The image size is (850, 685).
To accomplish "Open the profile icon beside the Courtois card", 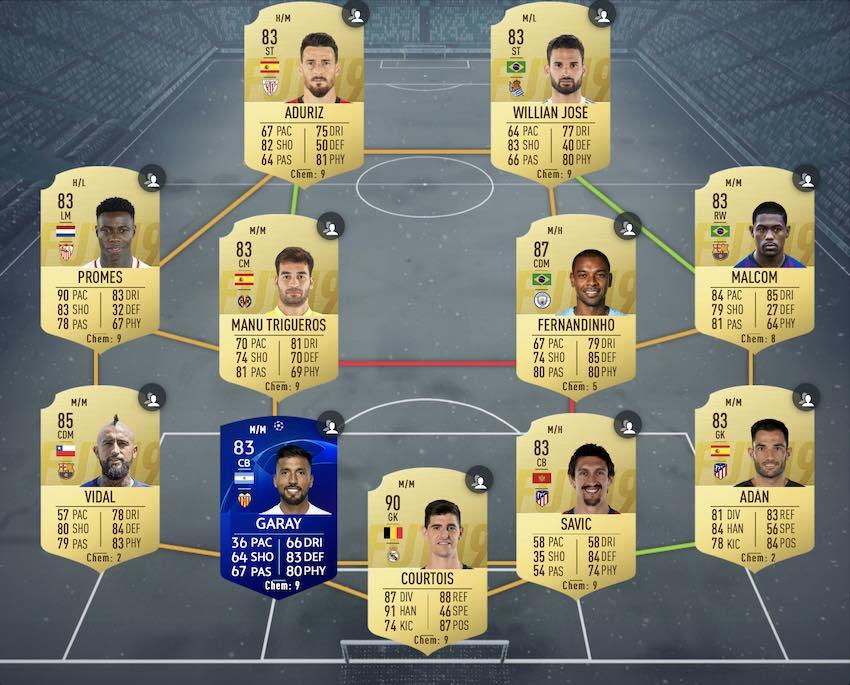I will click(x=481, y=481).
